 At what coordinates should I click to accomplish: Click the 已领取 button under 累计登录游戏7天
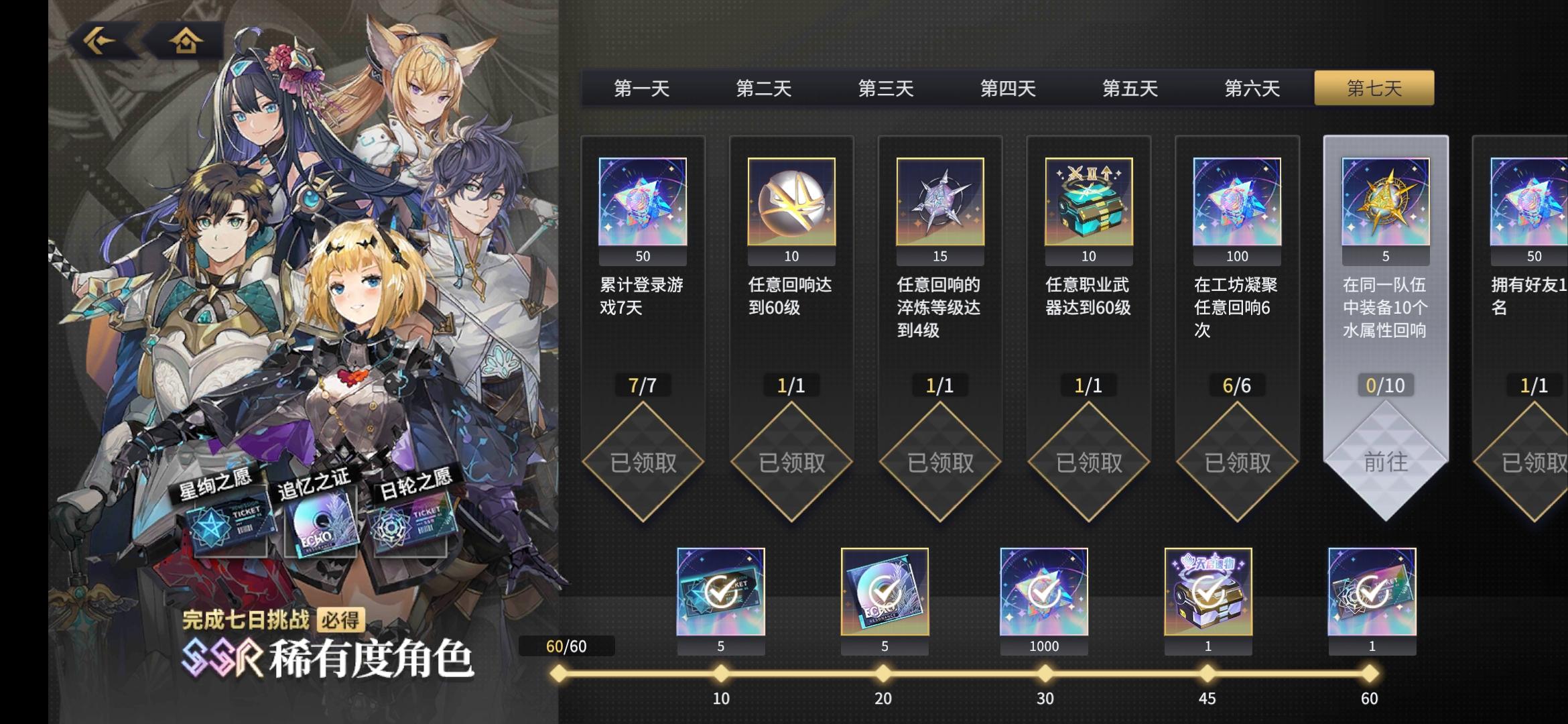point(643,461)
